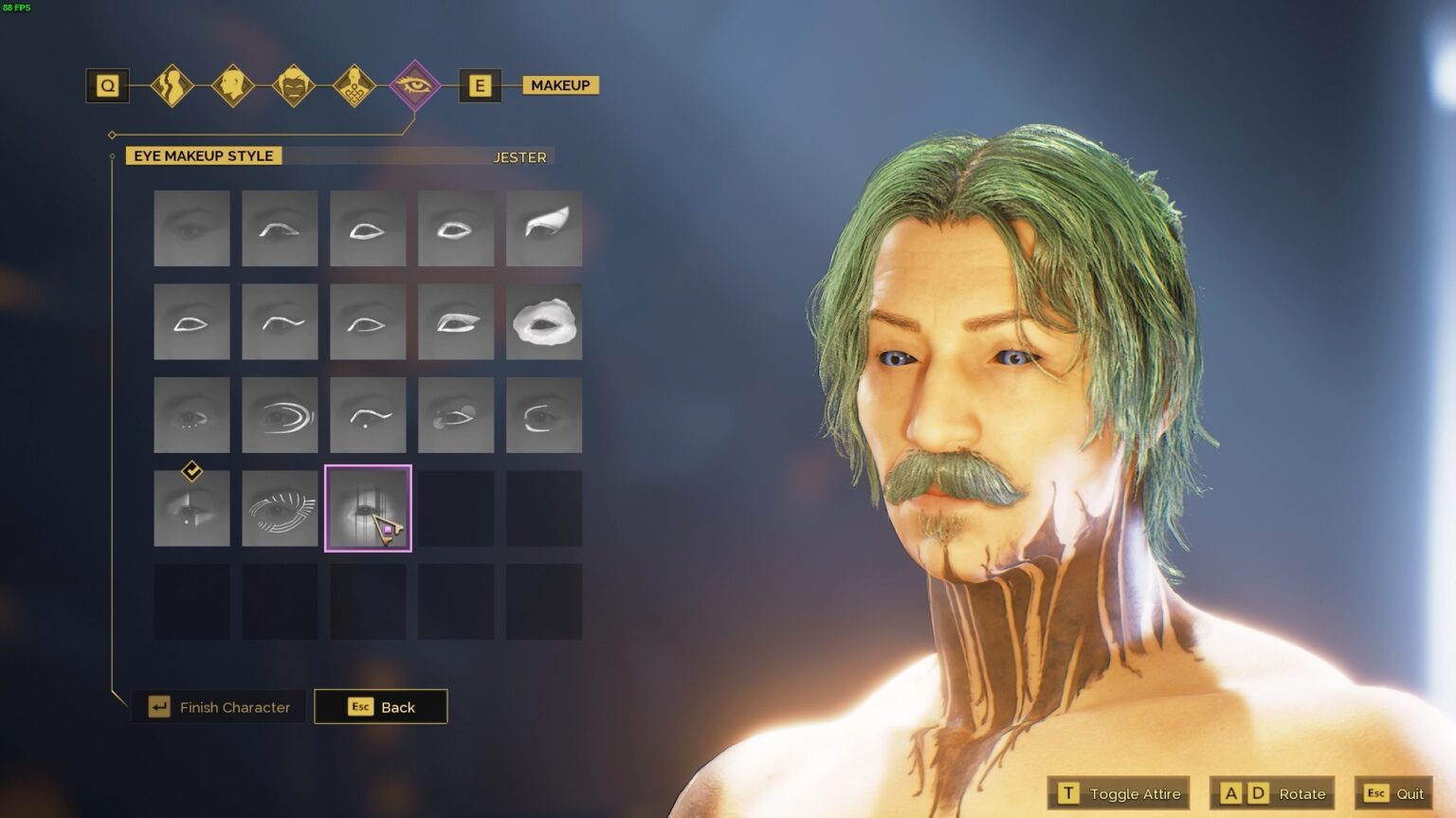Click the Back button
This screenshot has height=818, width=1456.
[380, 706]
